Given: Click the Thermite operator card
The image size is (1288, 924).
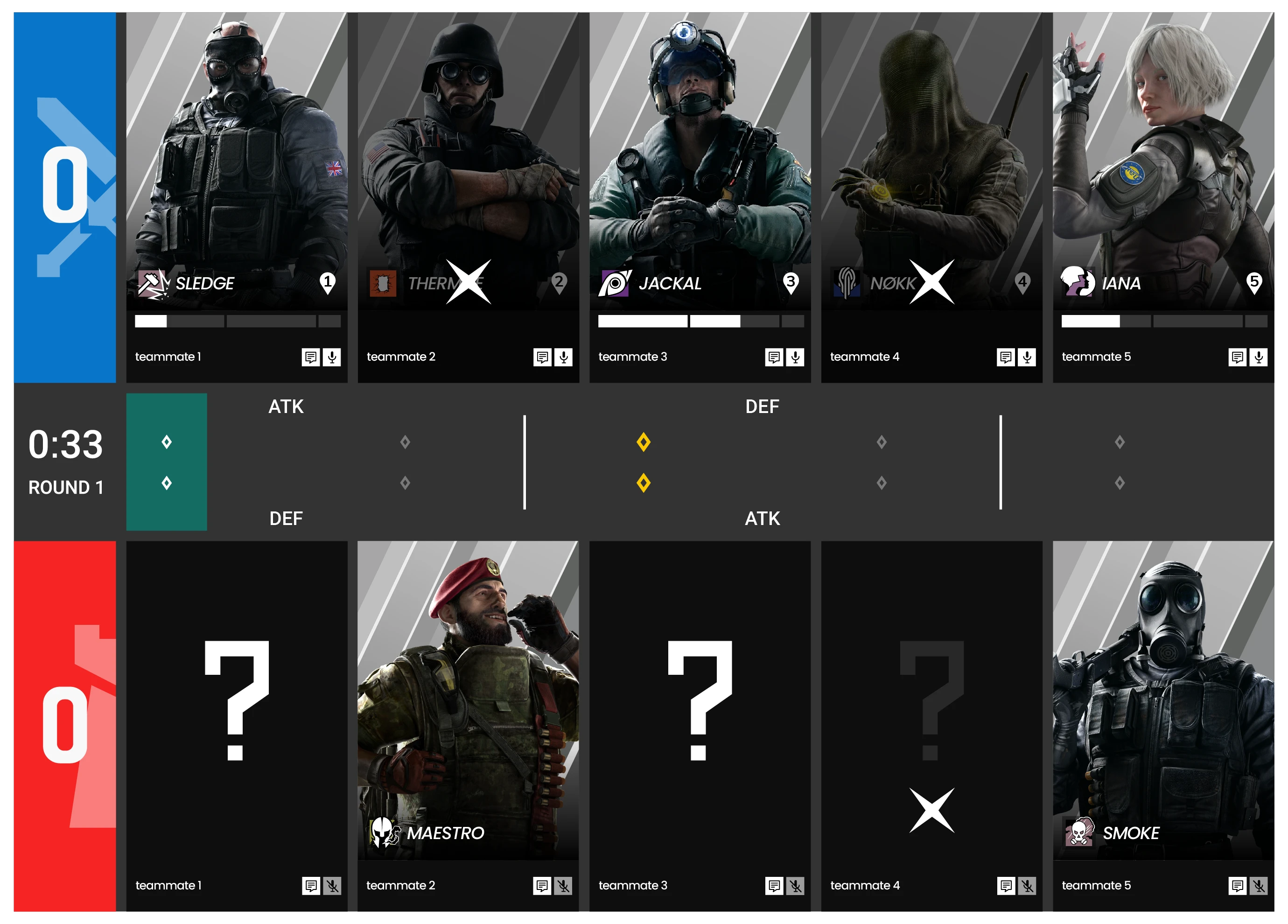Looking at the screenshot, I should (x=468, y=159).
